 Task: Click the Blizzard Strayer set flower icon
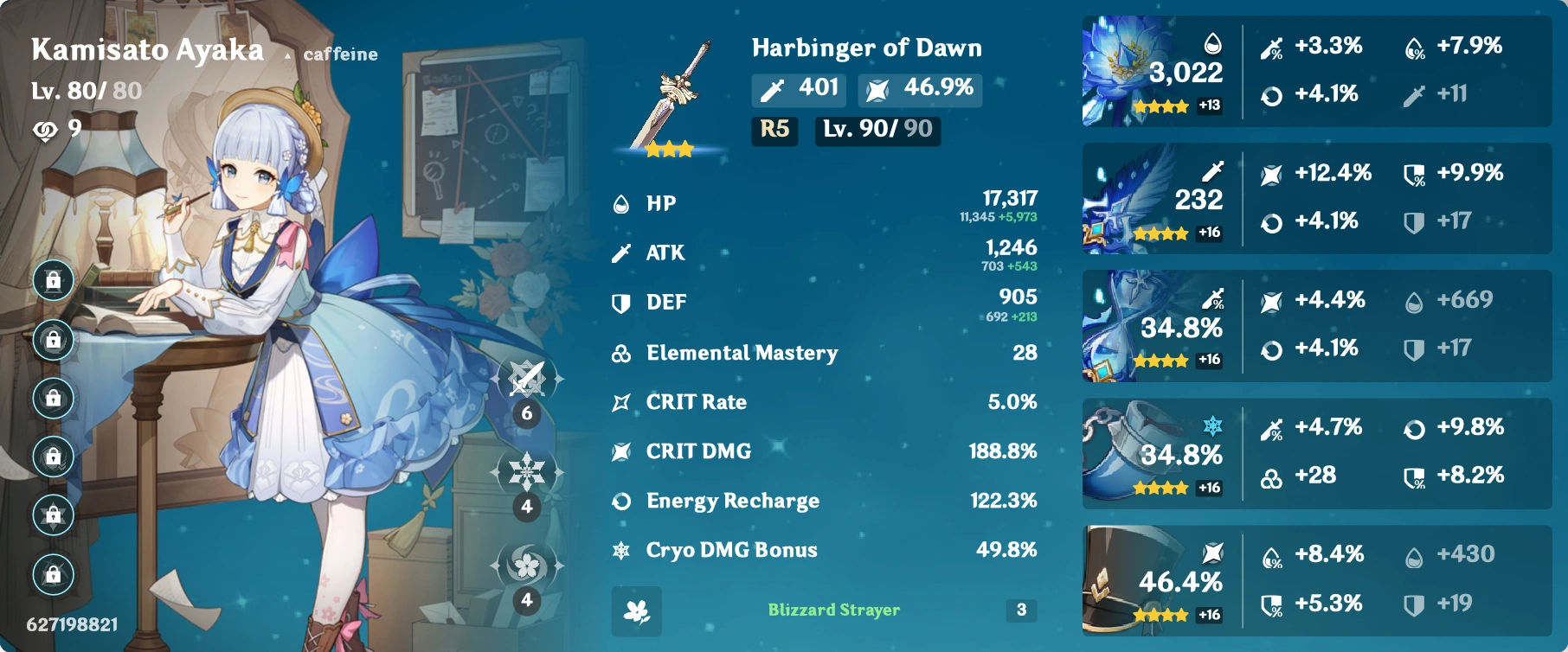638,610
